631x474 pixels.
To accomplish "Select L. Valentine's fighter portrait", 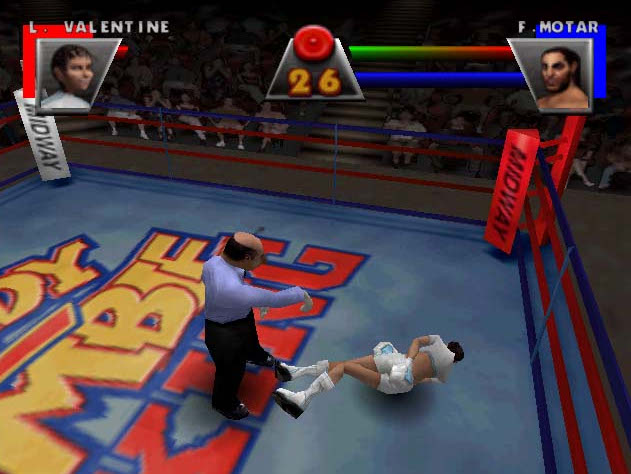I will 73,73.
